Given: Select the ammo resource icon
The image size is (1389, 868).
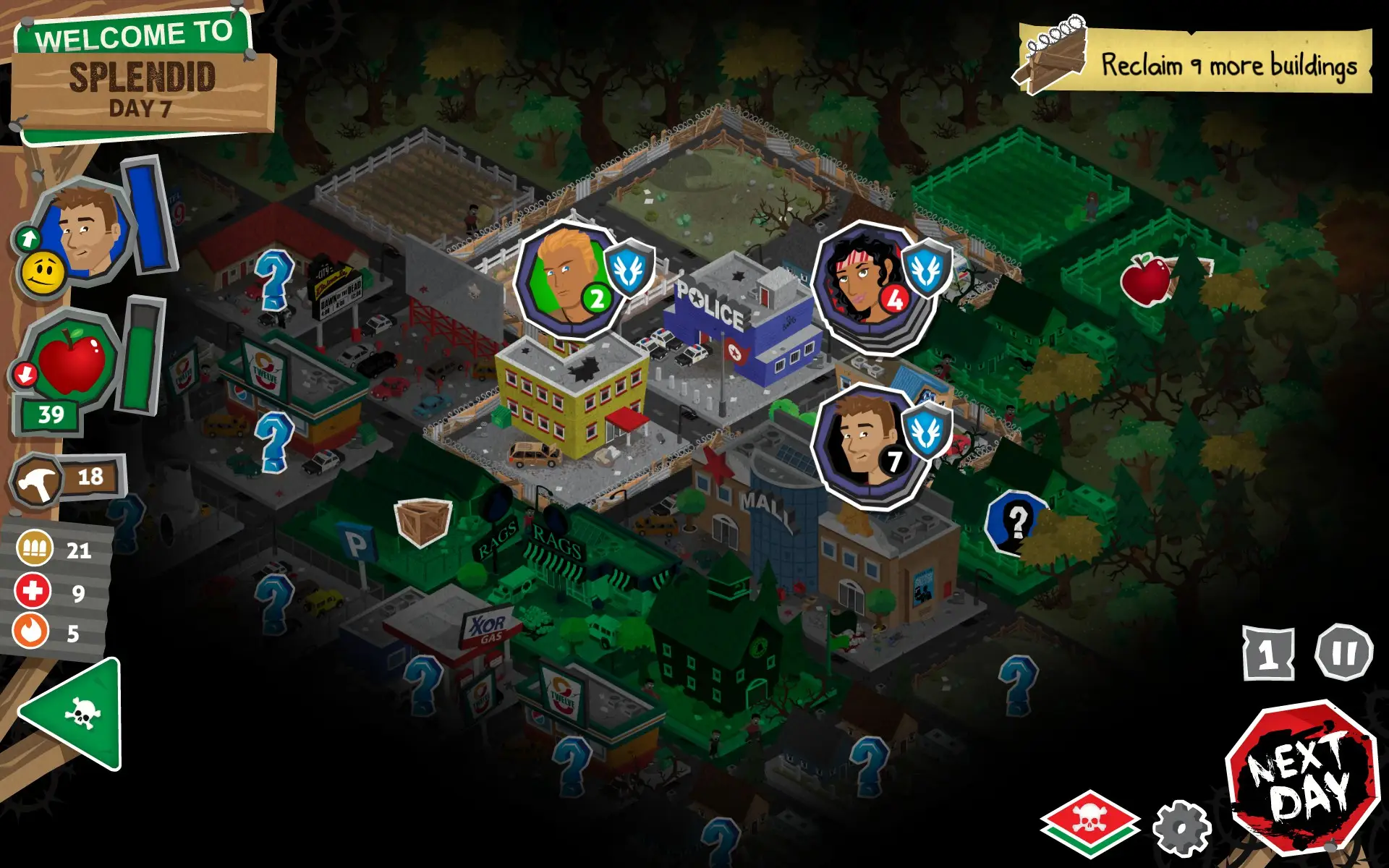Looking at the screenshot, I should (x=34, y=549).
